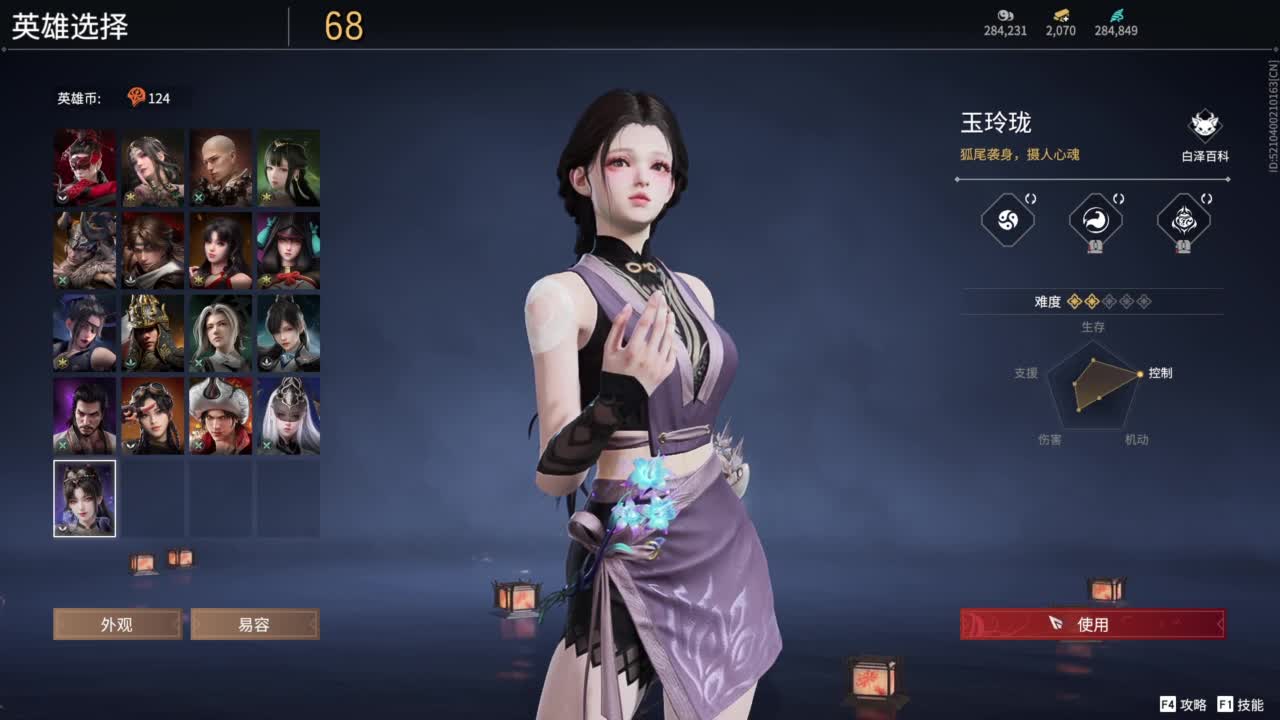1280x720 pixels.
Task: Select the ultimate ability icon
Action: pos(1183,220)
